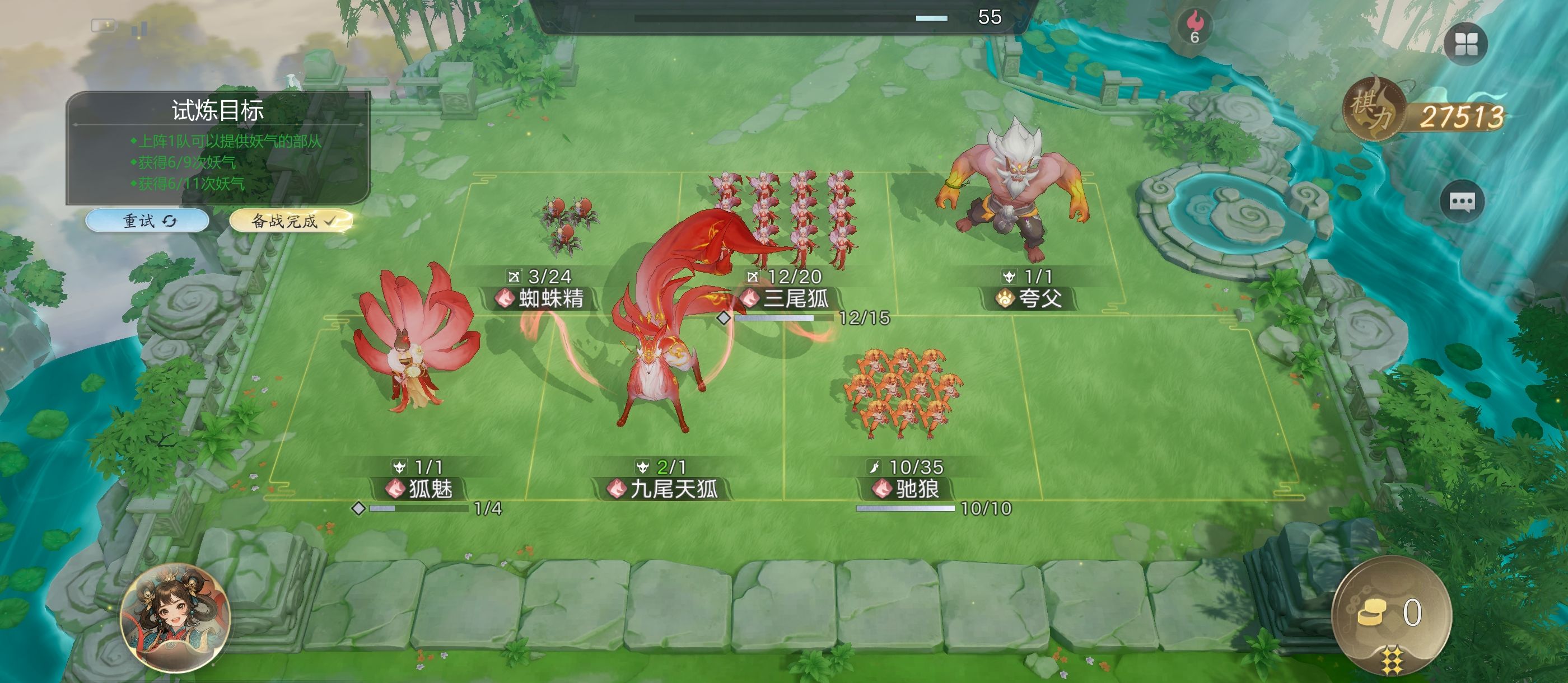The image size is (1568, 683).
Task: Click the 重试 retry button
Action: [x=147, y=221]
